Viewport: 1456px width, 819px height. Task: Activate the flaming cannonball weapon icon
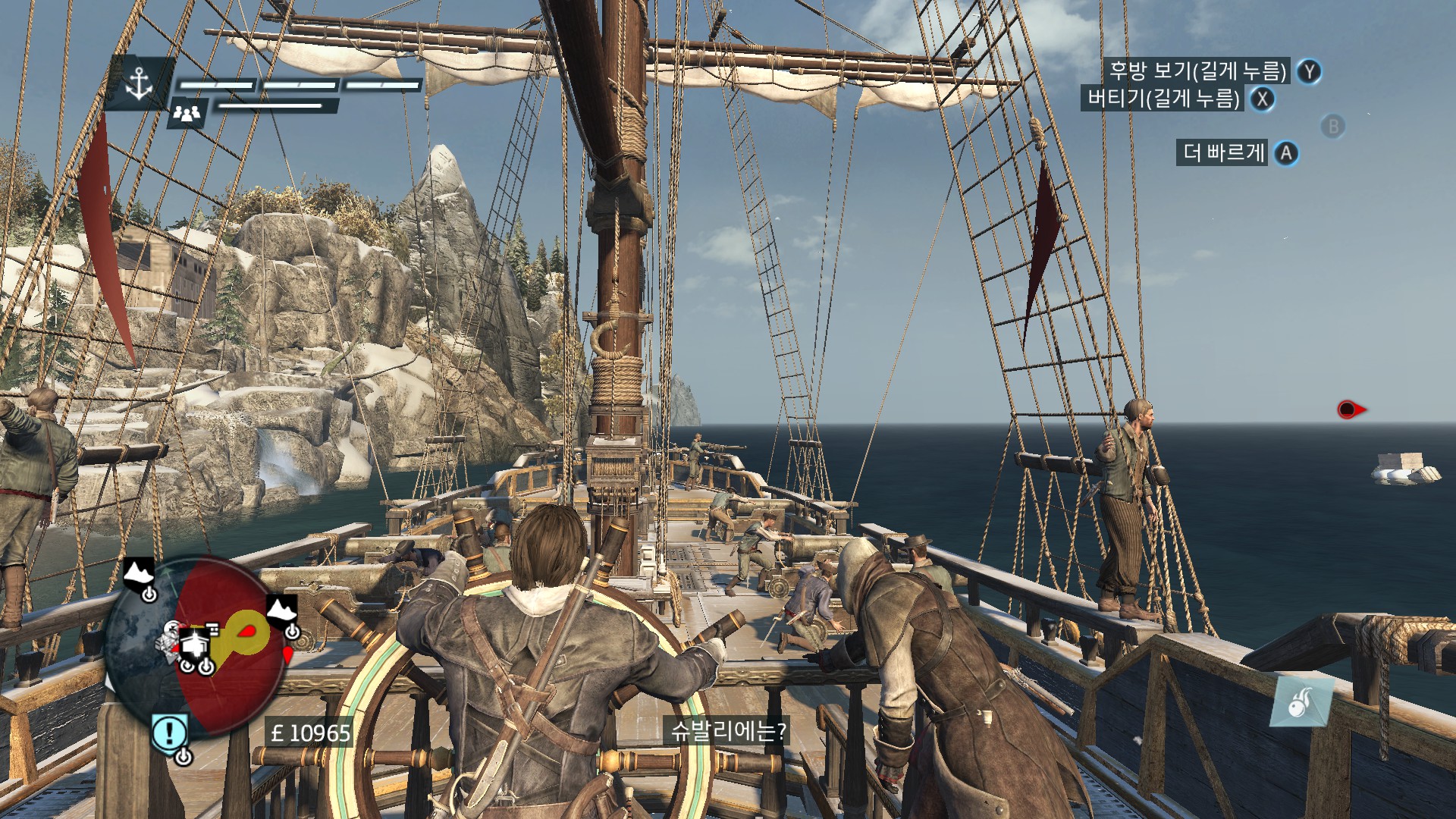(x=1301, y=702)
